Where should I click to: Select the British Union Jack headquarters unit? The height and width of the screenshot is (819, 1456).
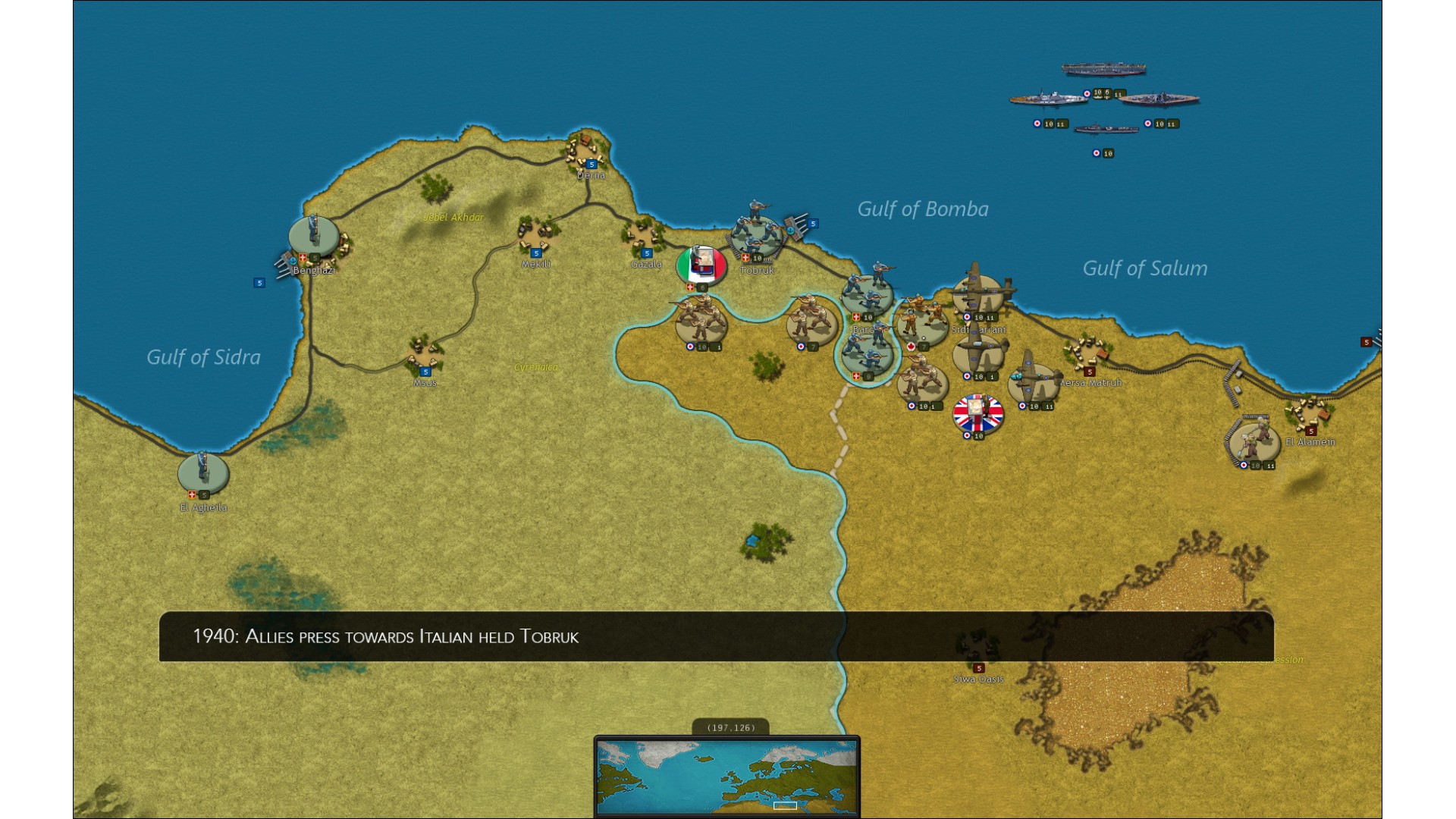point(977,414)
